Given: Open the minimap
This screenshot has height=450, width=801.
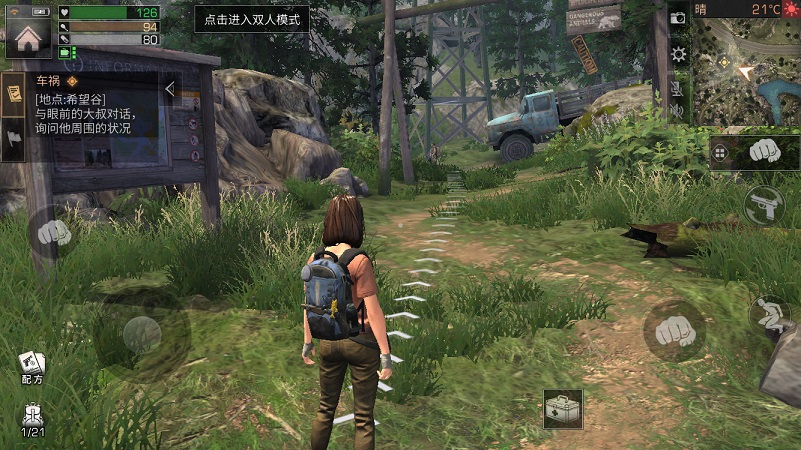Looking at the screenshot, I should click(x=744, y=70).
